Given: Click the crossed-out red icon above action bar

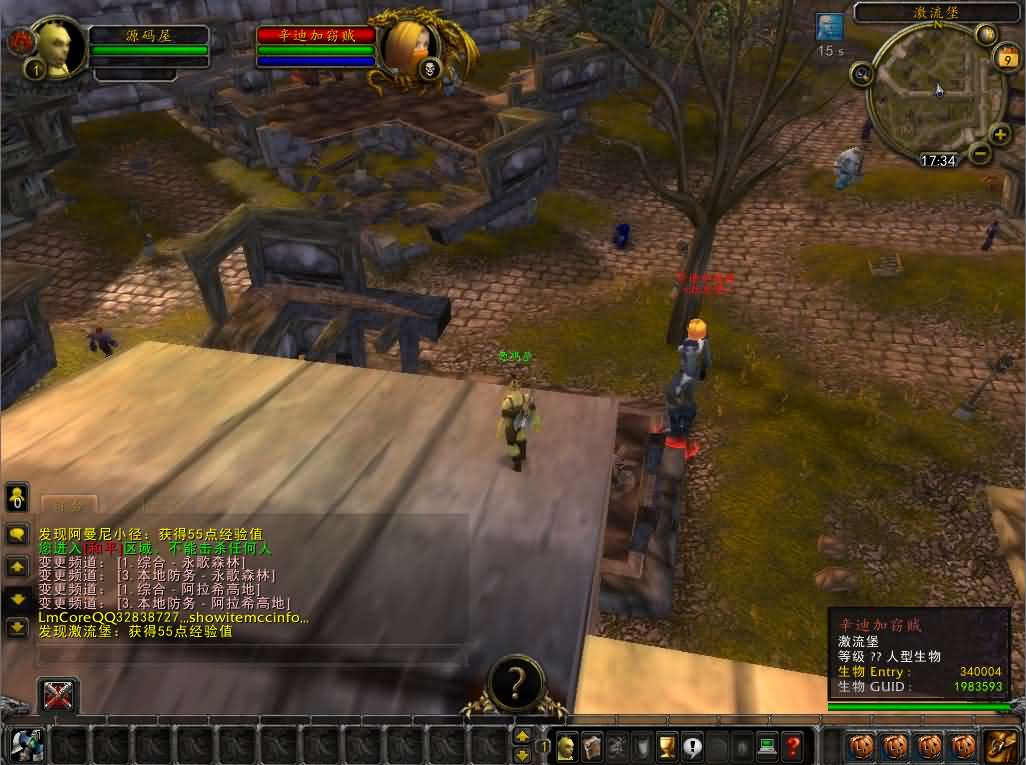Looking at the screenshot, I should (x=58, y=695).
